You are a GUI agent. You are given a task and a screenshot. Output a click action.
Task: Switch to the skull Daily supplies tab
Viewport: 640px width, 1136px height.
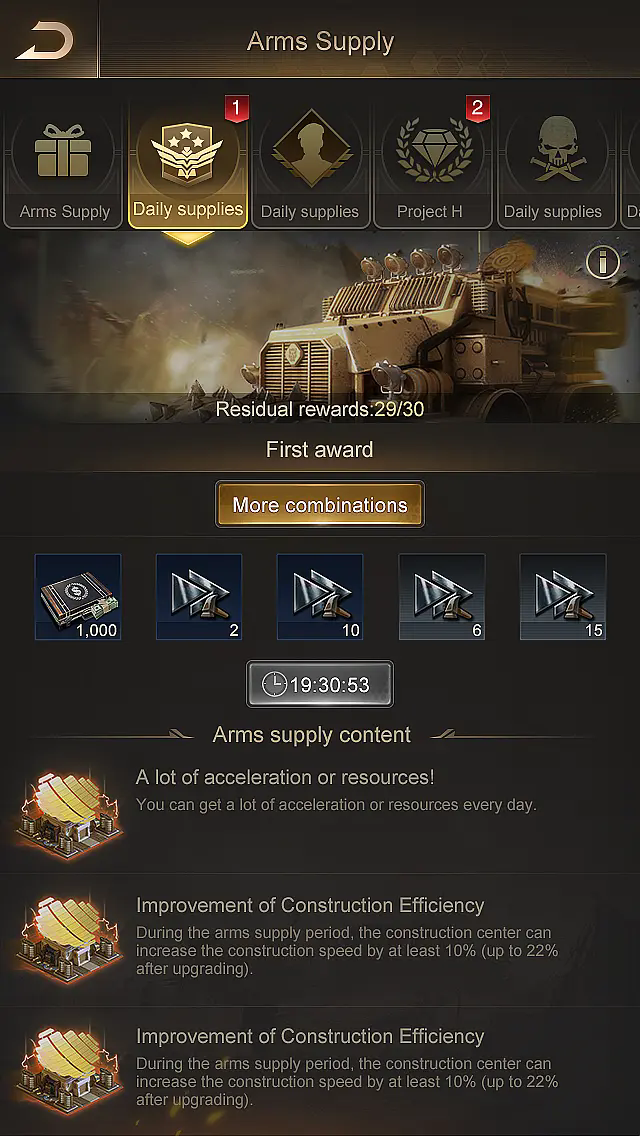point(552,167)
